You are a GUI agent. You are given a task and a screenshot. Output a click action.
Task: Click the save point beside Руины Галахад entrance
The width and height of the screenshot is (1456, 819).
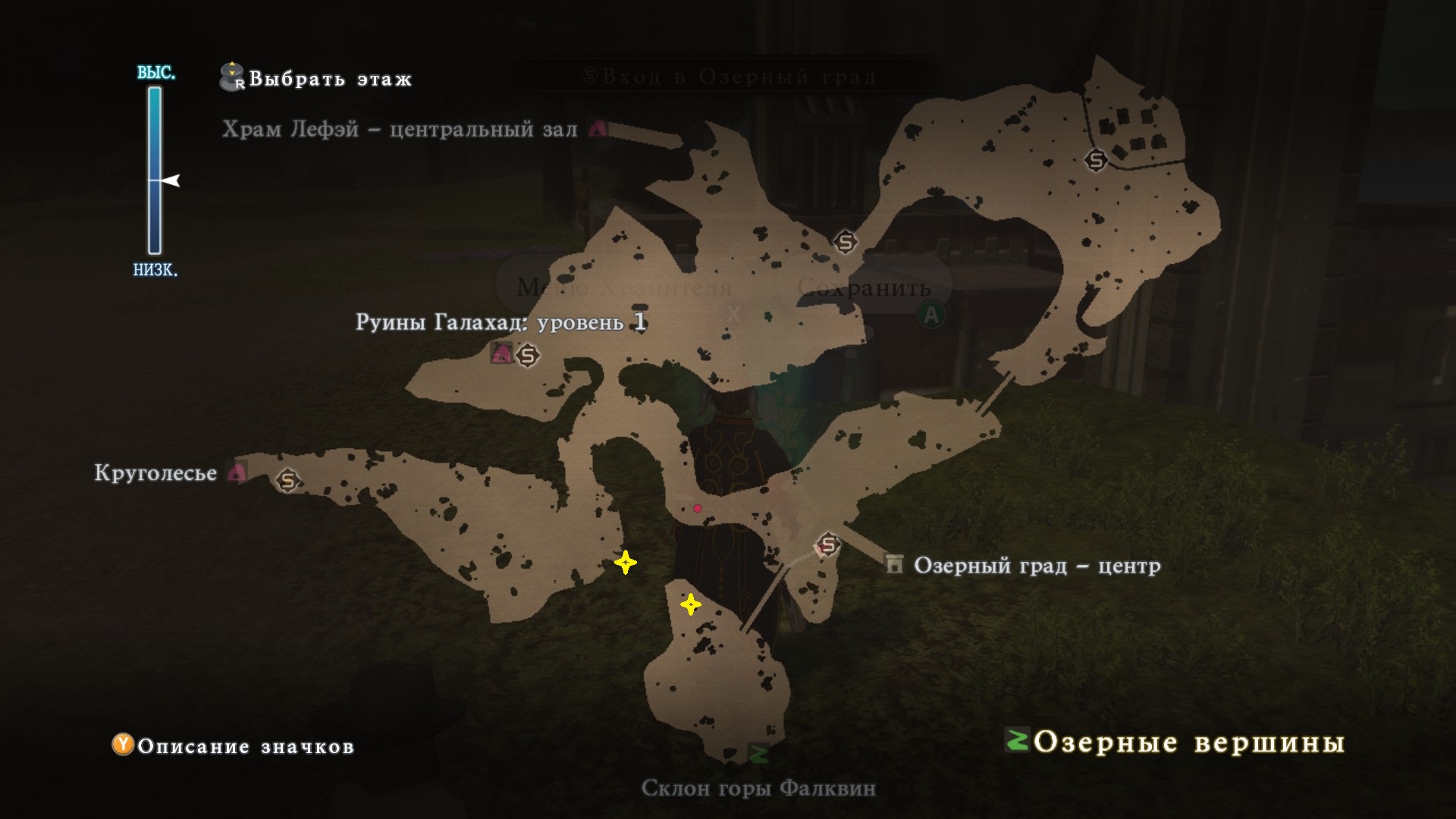pos(527,354)
